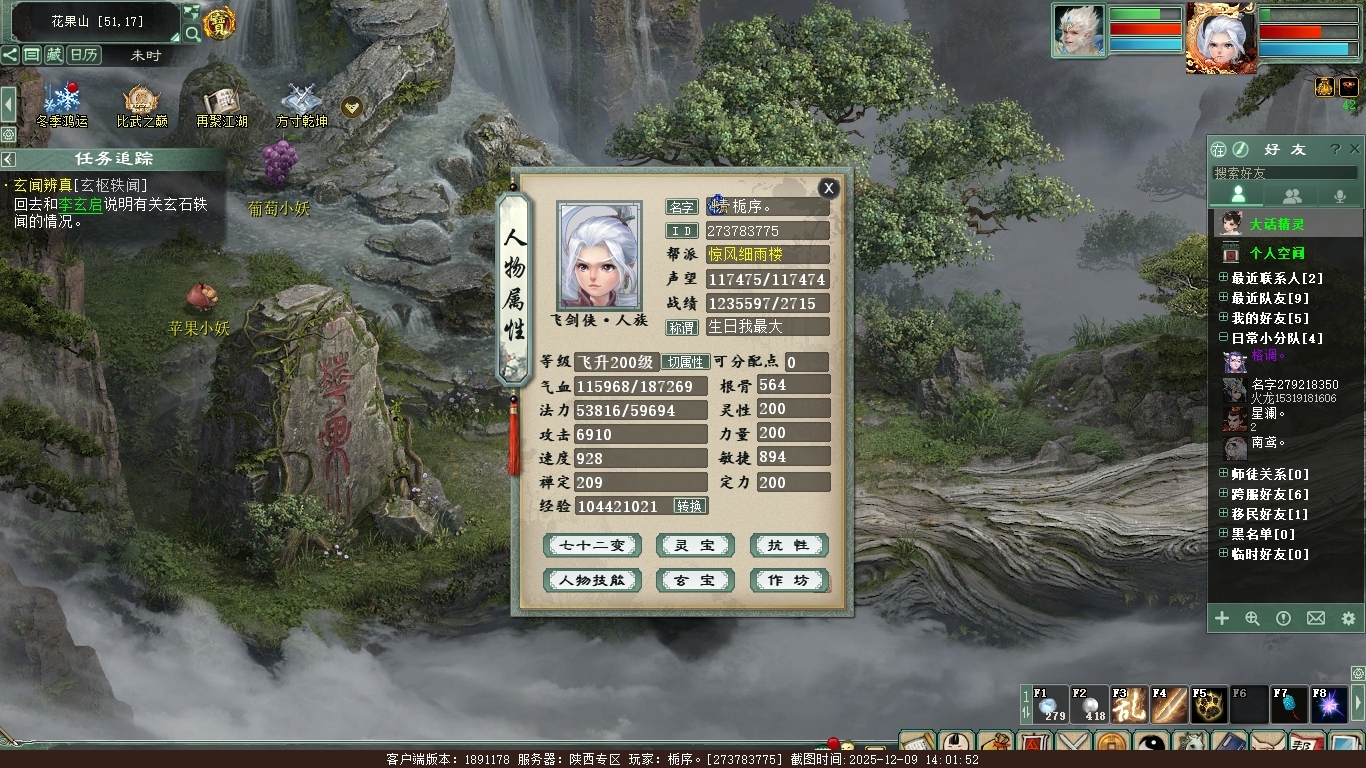Image resolution: width=1366 pixels, height=768 pixels.
Task: Open the 玄宝 panel
Action: point(695,580)
